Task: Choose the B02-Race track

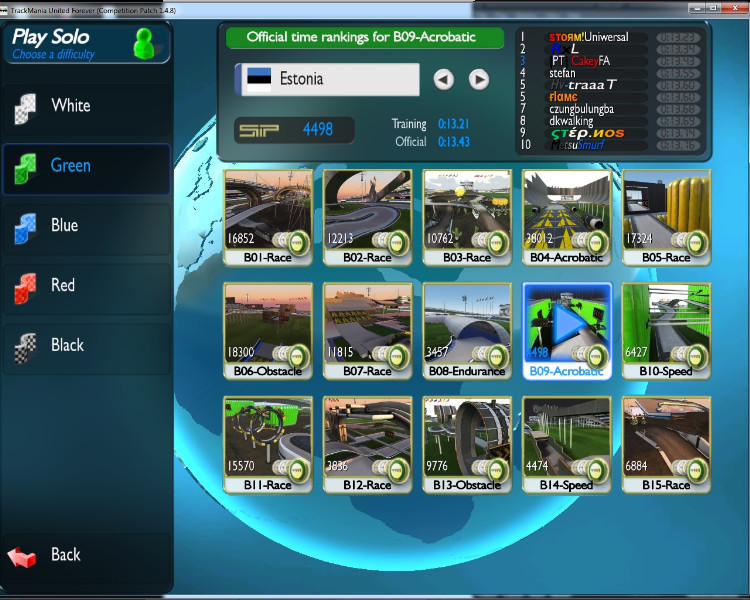Action: click(x=367, y=215)
